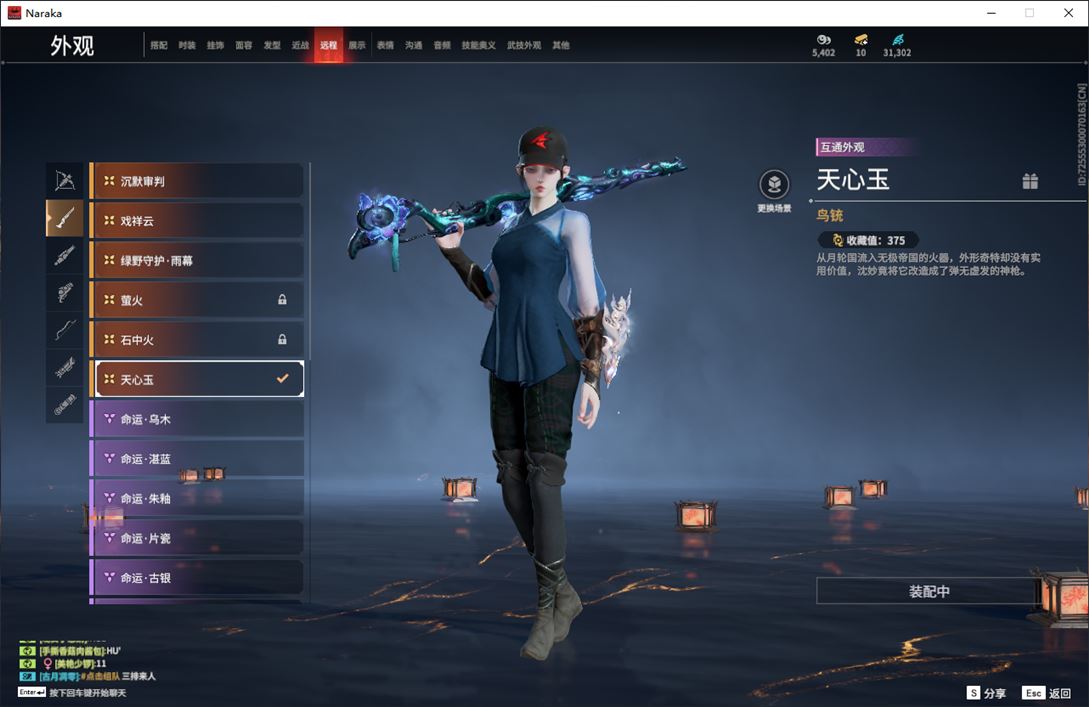The width and height of the screenshot is (1089, 707).
Task: Switch to the 近战 melee tab
Action: [300, 45]
